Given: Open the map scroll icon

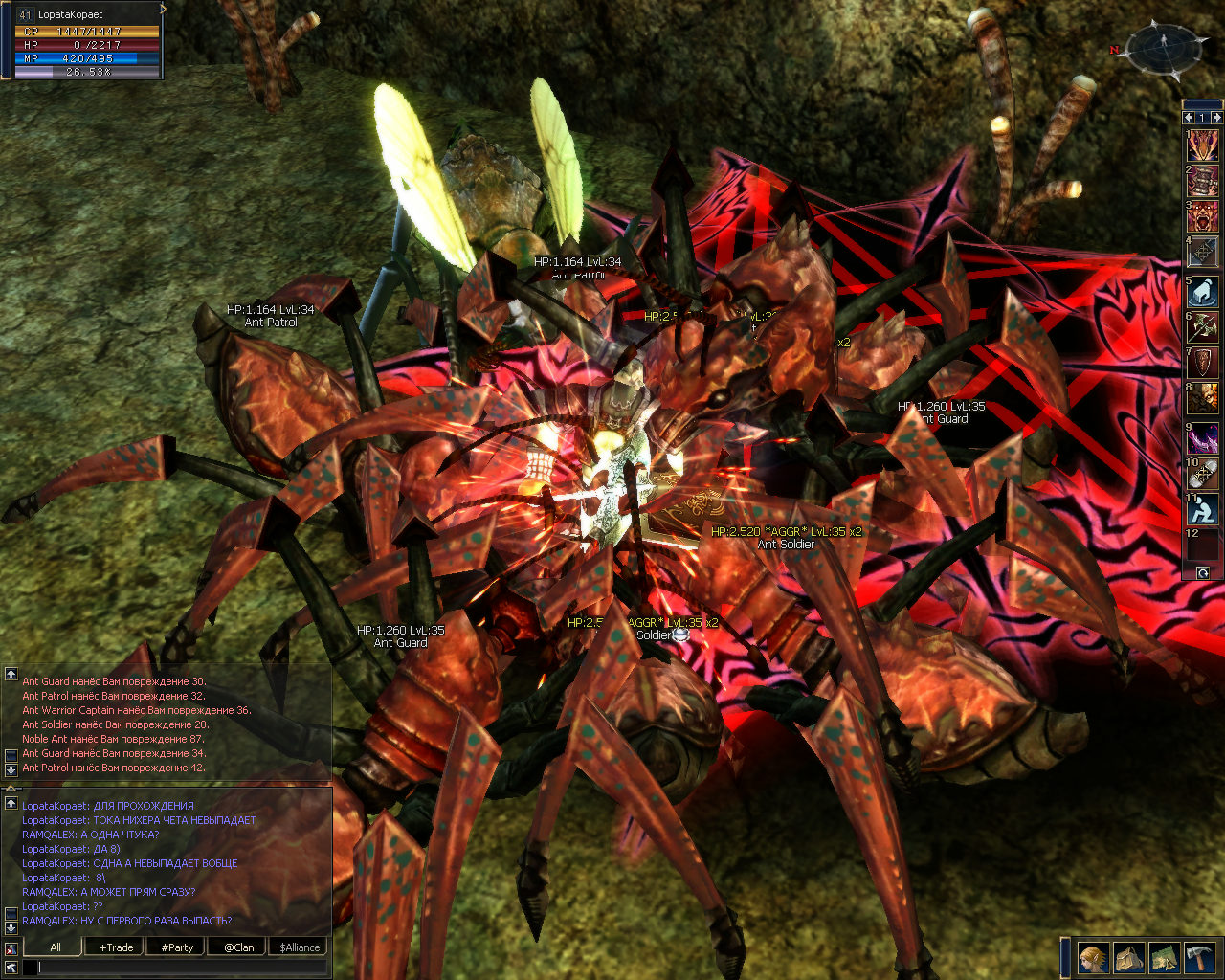Looking at the screenshot, I should click(1165, 957).
